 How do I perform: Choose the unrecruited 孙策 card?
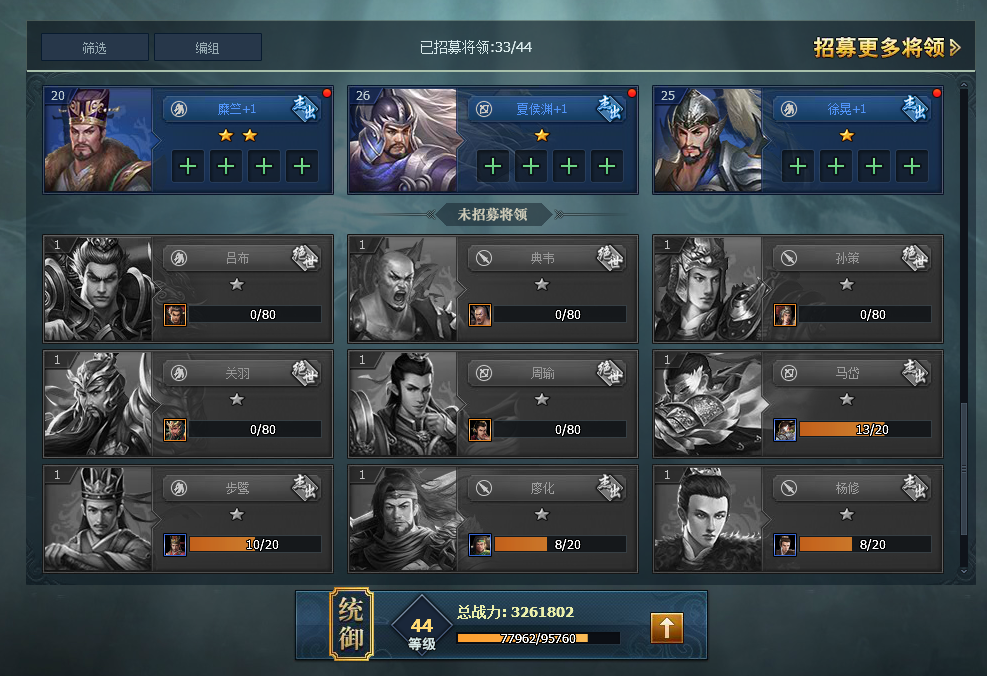tap(798, 288)
